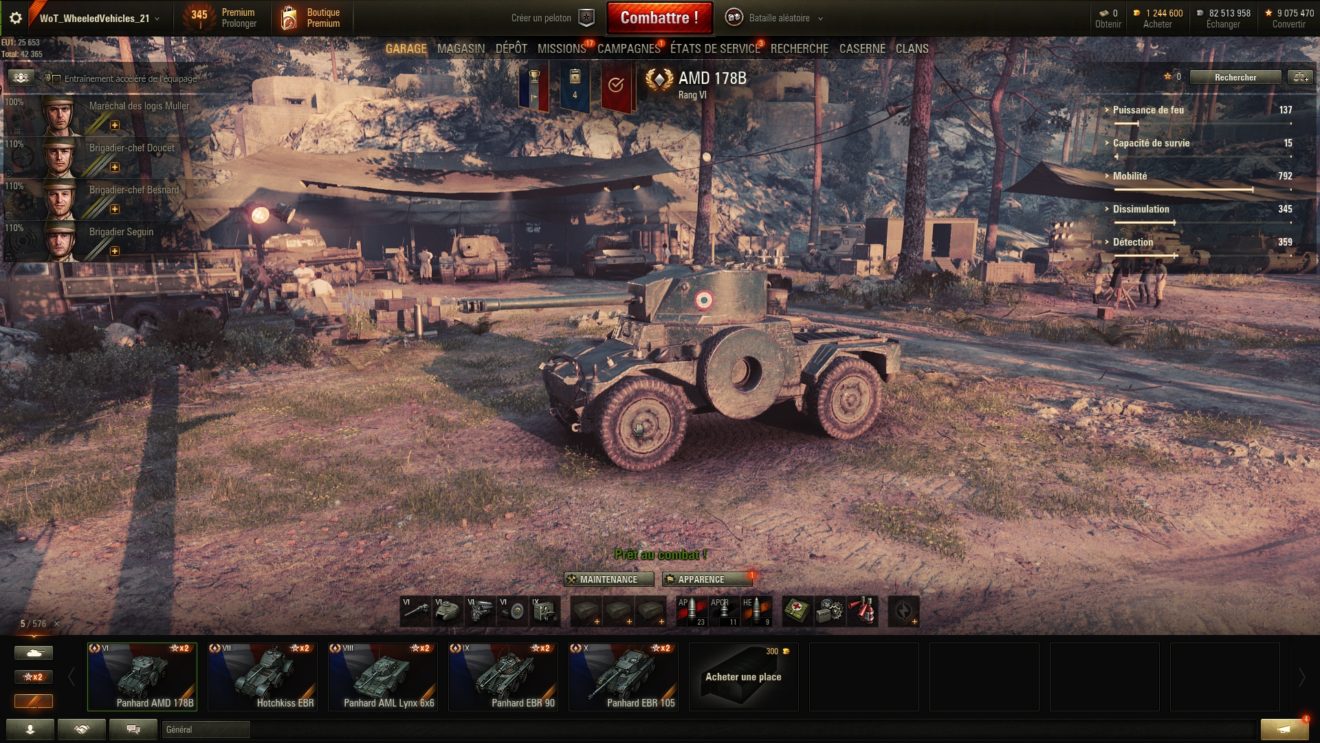Go to the Recherche tab
The height and width of the screenshot is (743, 1320).
coord(799,48)
